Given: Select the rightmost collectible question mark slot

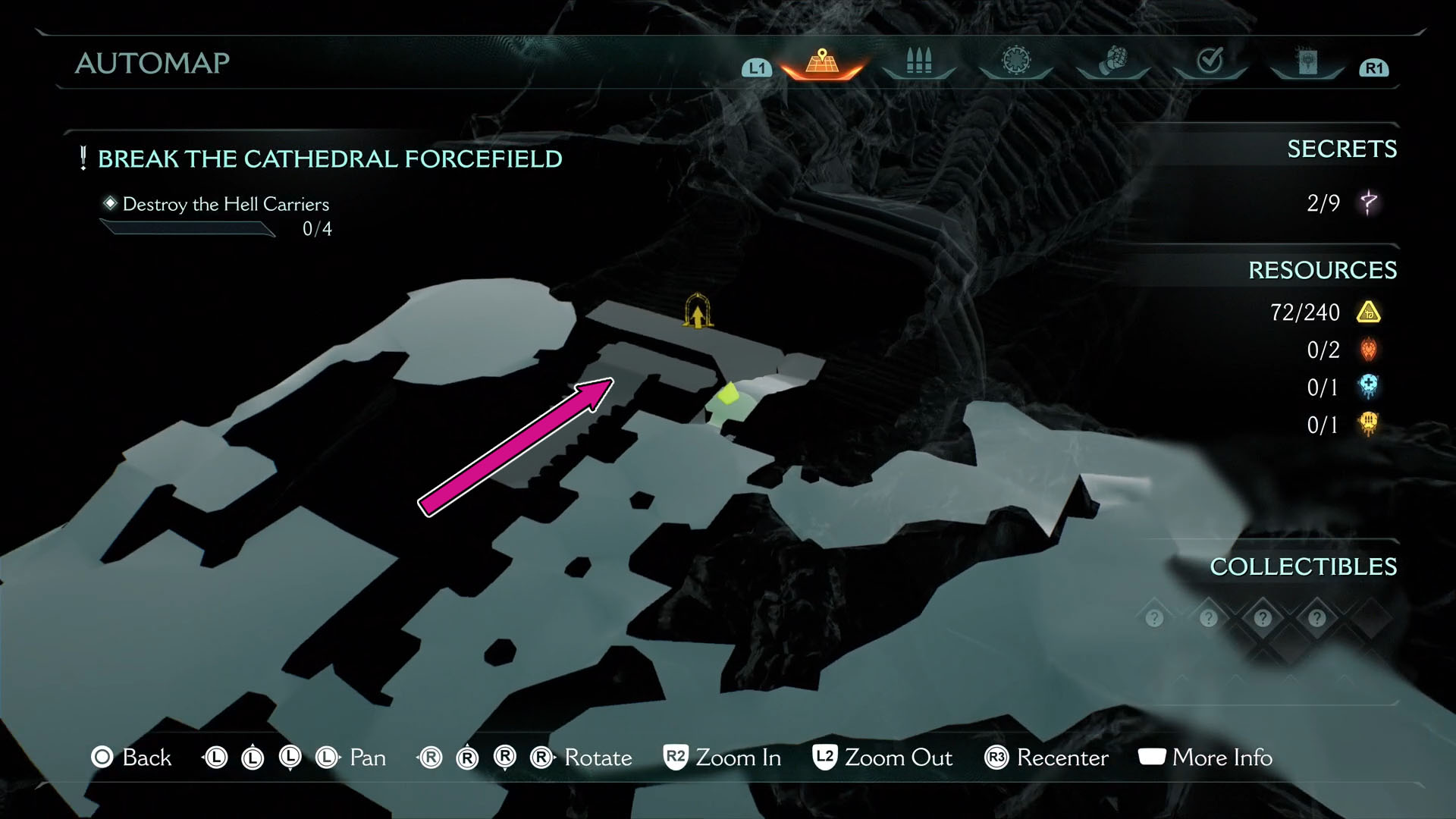Looking at the screenshot, I should coord(1317,617).
